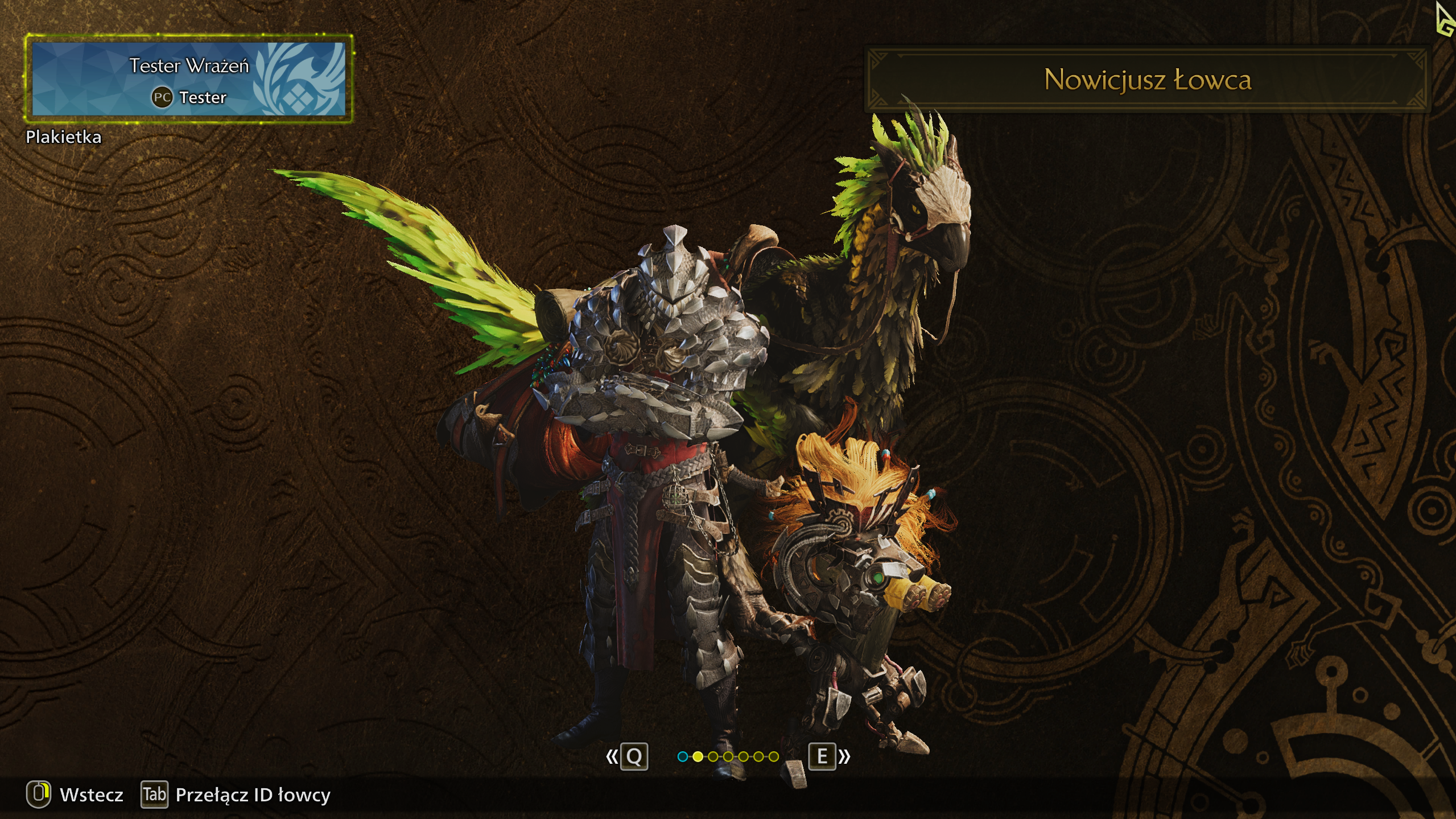Click the filled yellow page indicator dot

point(698,756)
